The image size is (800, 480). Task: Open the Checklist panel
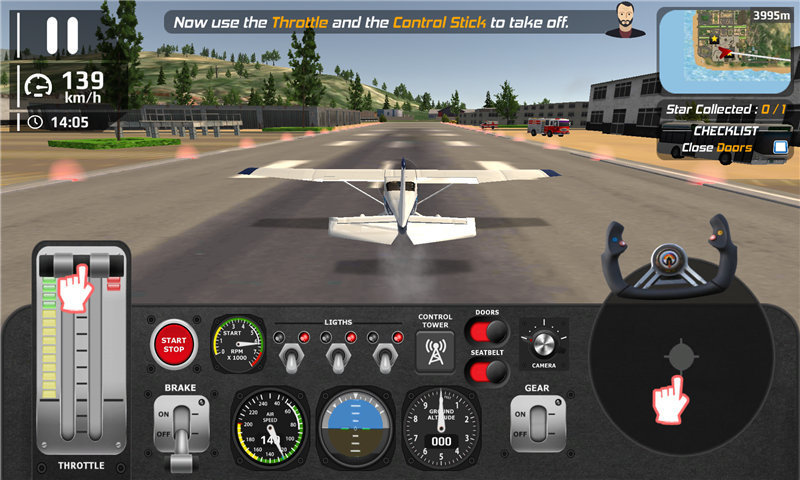726,139
